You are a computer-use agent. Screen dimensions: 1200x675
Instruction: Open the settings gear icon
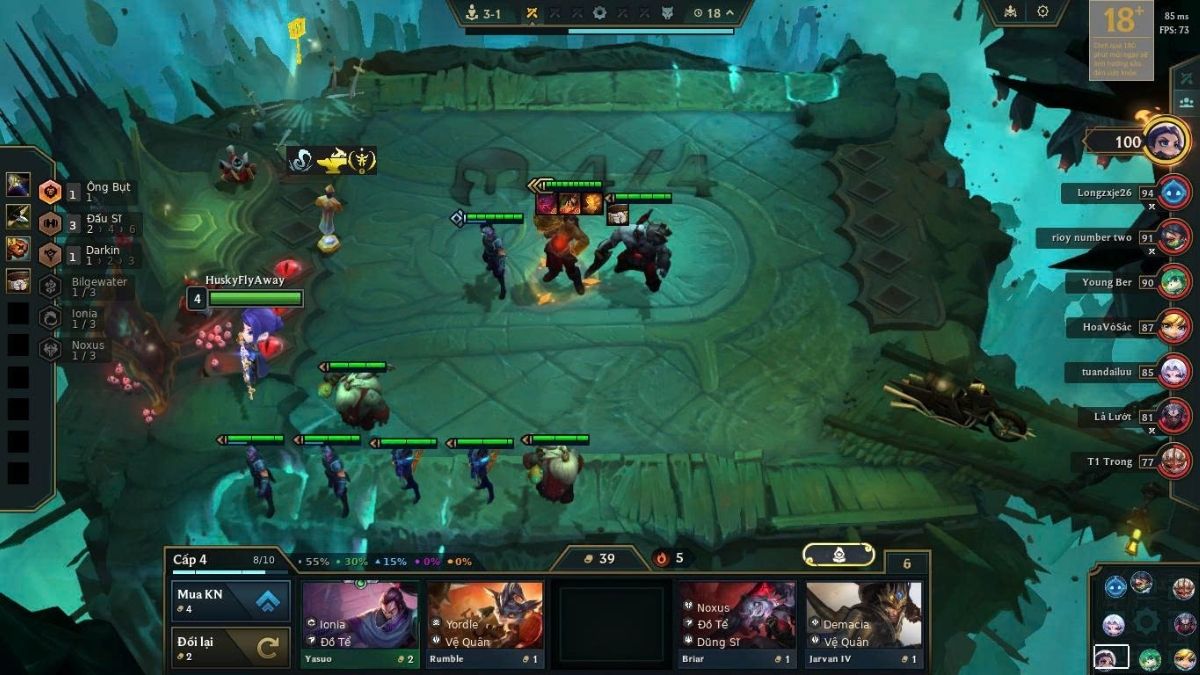(x=1043, y=12)
